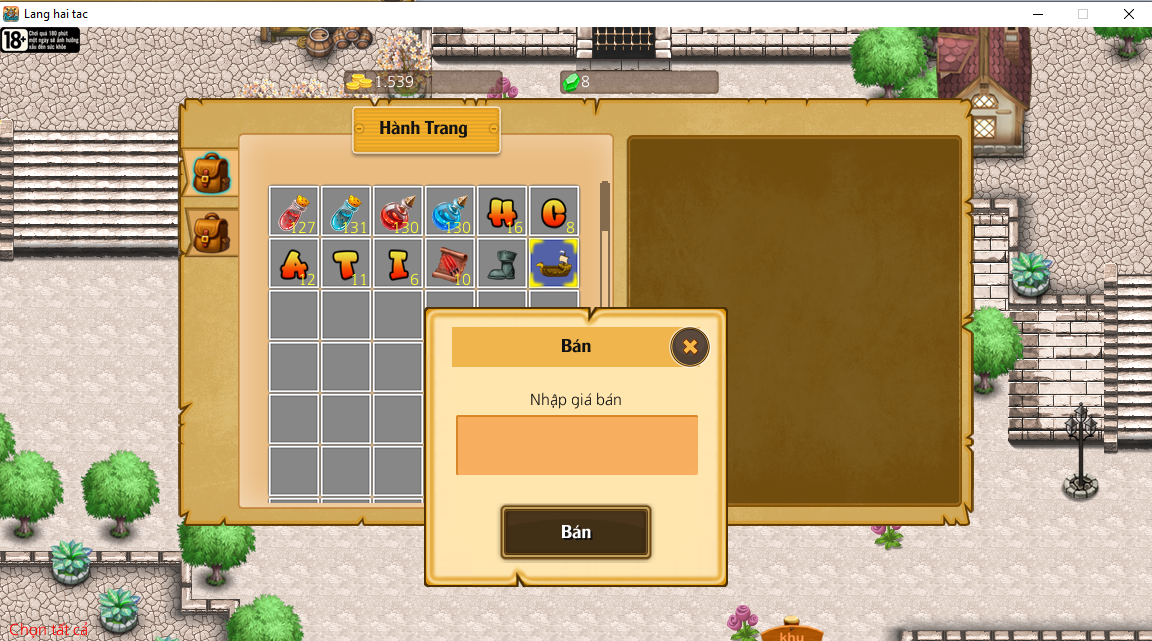Click the highlighted ship item slot
The height and width of the screenshot is (641, 1152).
(x=554, y=264)
